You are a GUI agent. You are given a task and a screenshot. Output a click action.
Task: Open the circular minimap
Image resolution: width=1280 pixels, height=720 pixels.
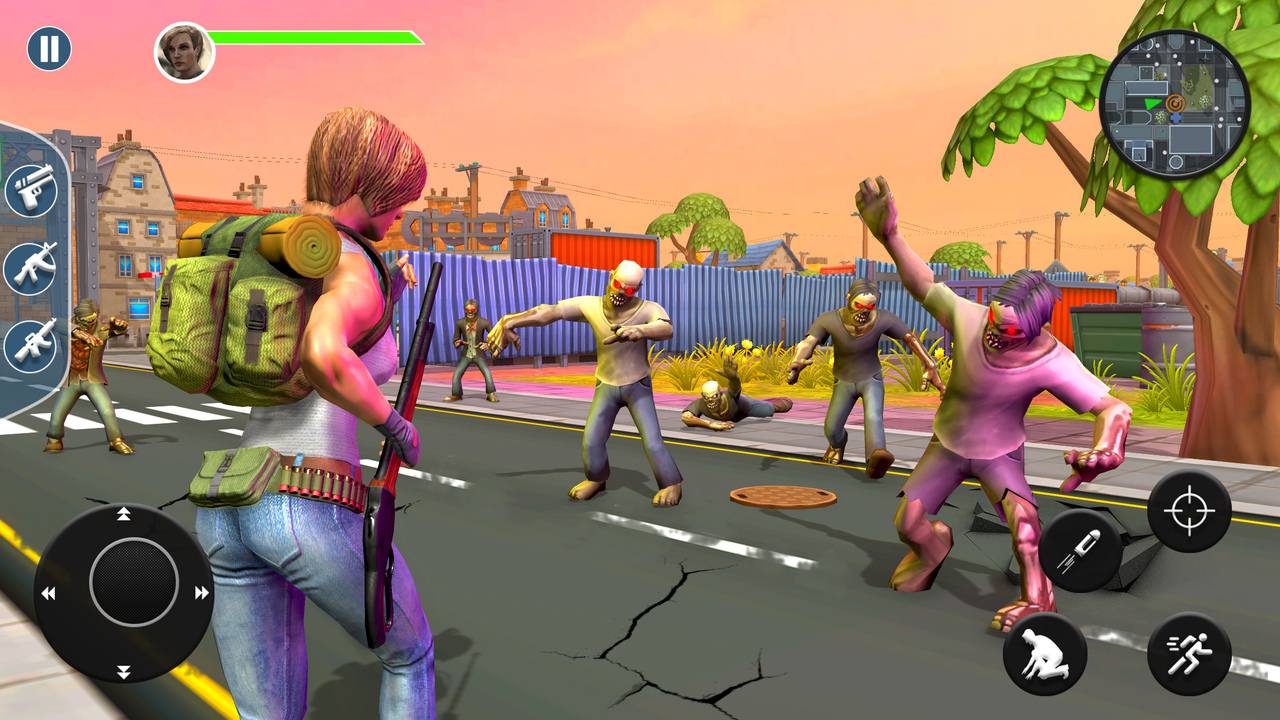coord(1174,104)
